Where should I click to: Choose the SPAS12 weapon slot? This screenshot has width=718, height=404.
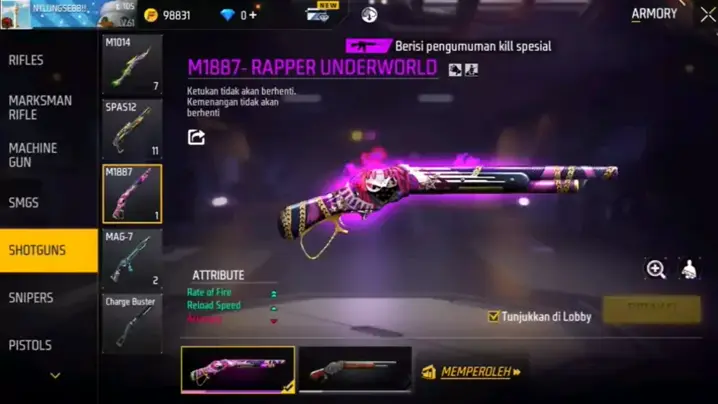point(132,129)
